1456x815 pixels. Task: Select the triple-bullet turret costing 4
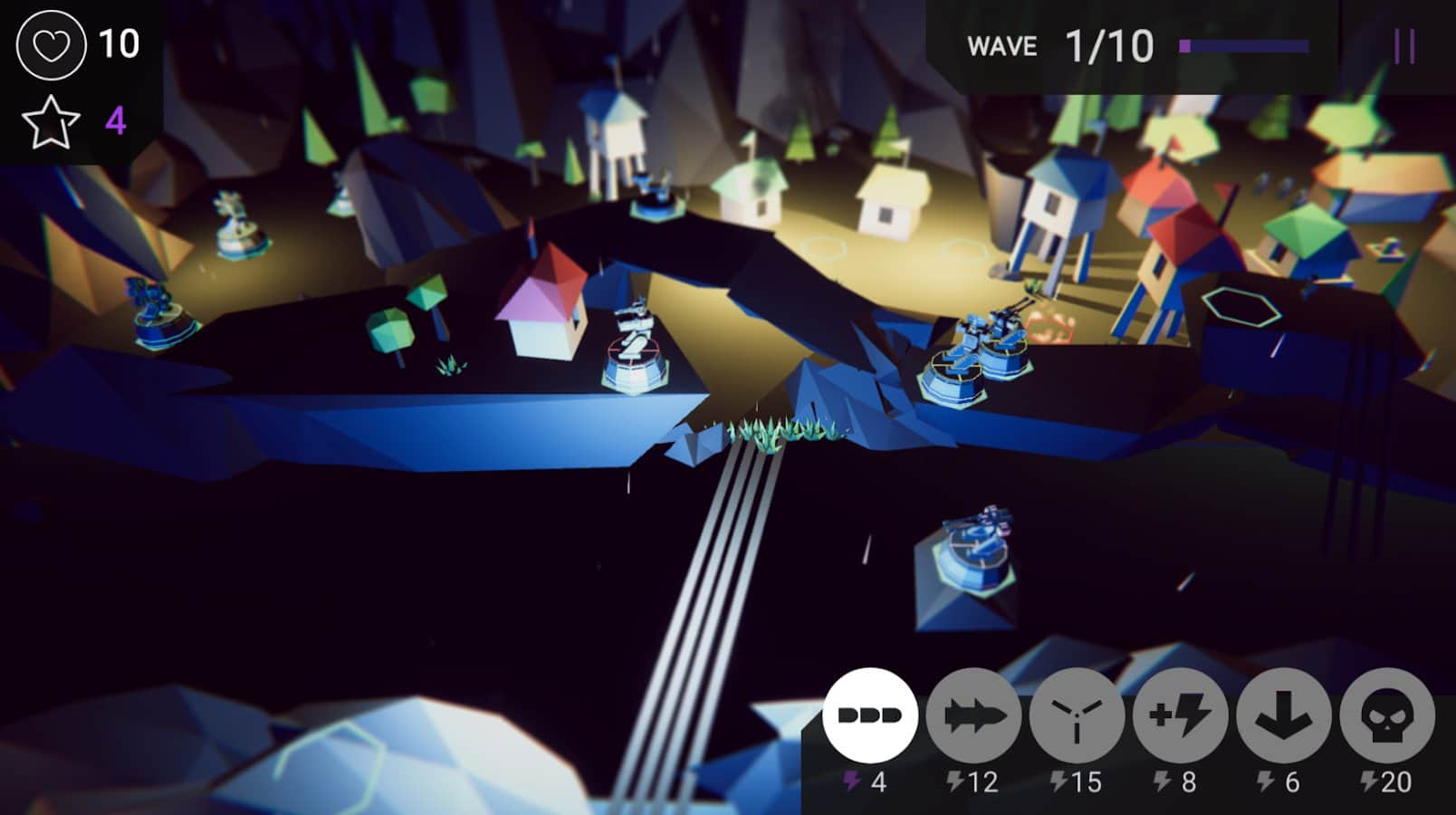click(869, 715)
